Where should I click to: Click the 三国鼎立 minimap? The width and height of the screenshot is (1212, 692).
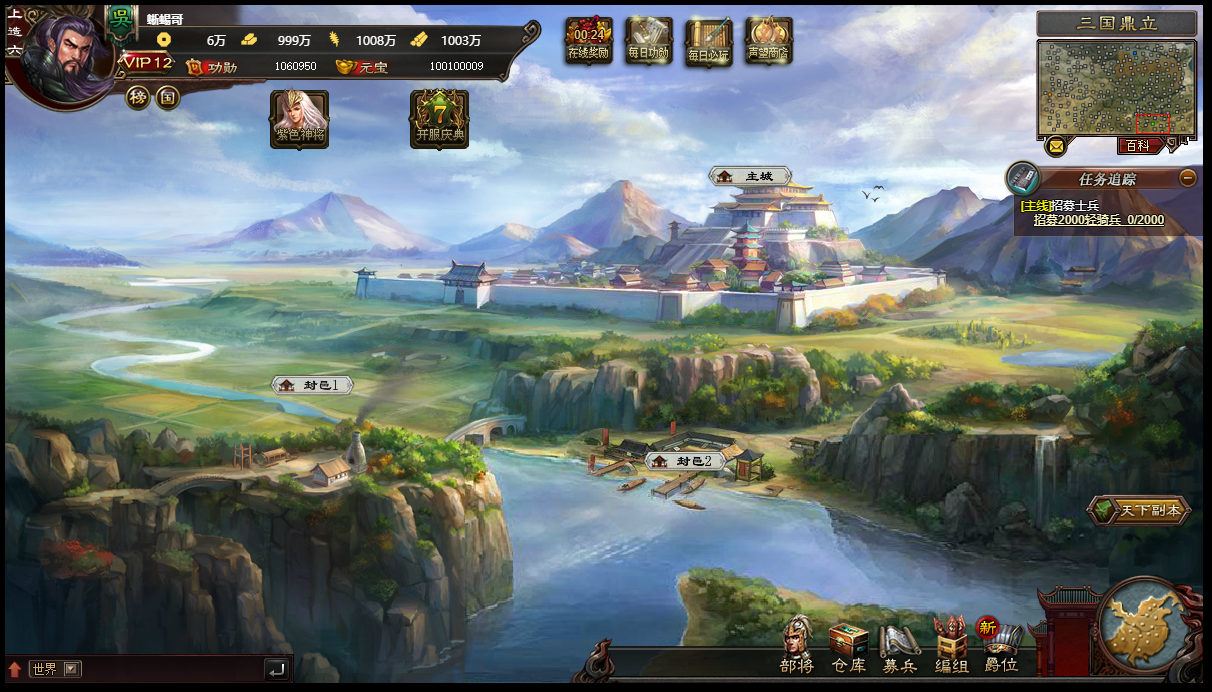click(1116, 88)
